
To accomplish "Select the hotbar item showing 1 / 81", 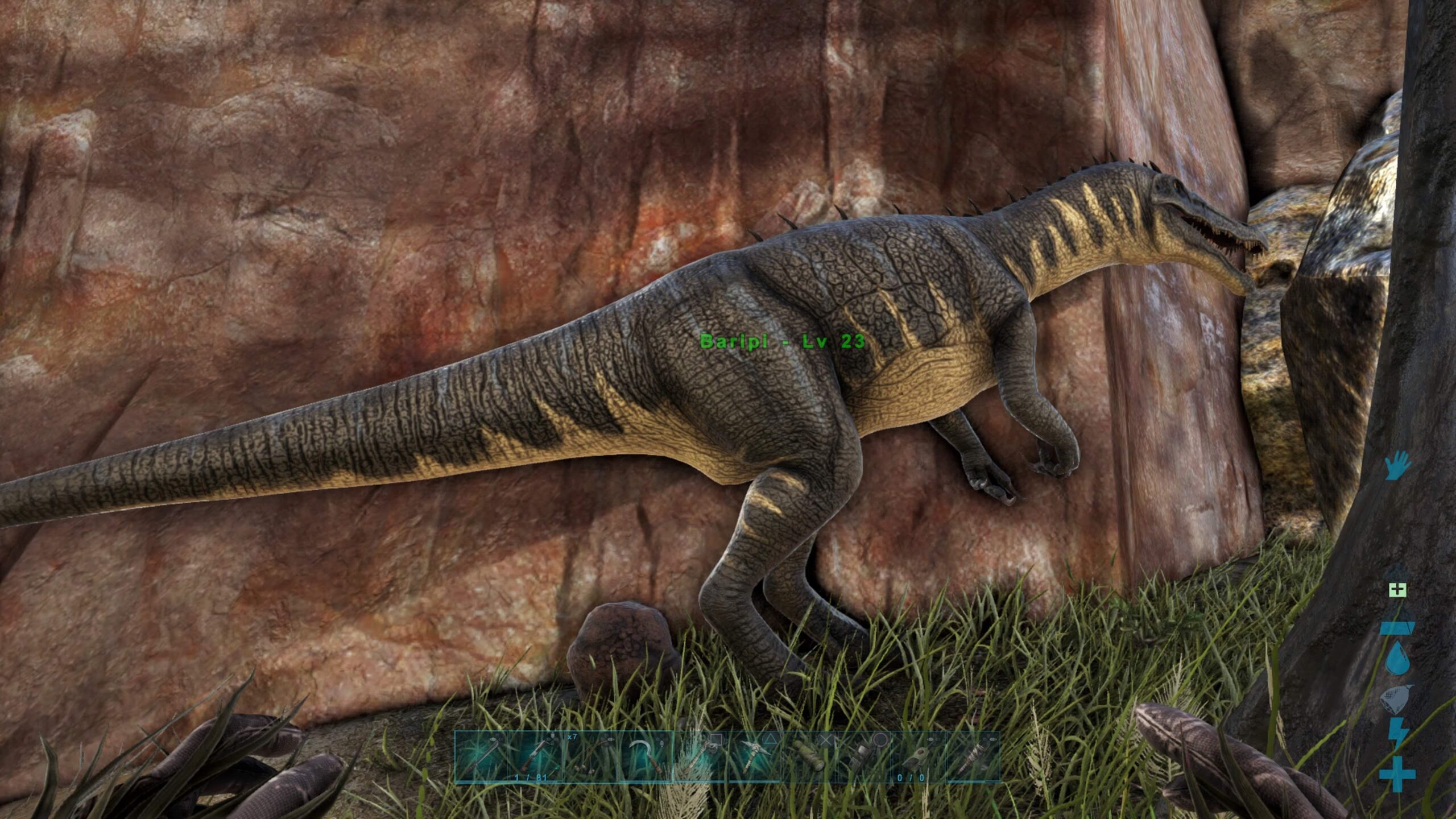I will 536,756.
